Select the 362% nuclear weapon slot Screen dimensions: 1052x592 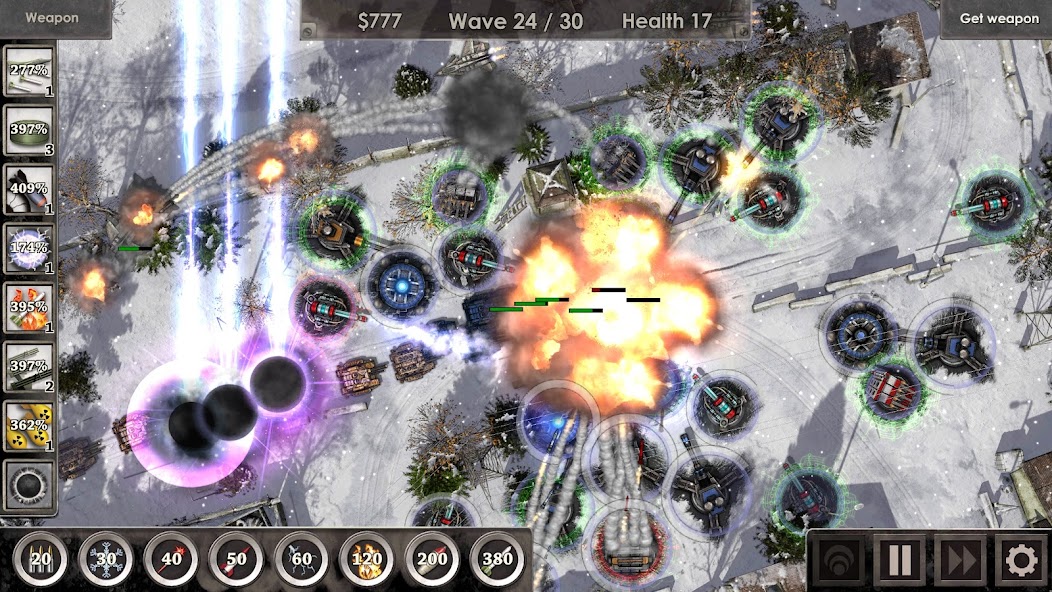click(x=29, y=425)
